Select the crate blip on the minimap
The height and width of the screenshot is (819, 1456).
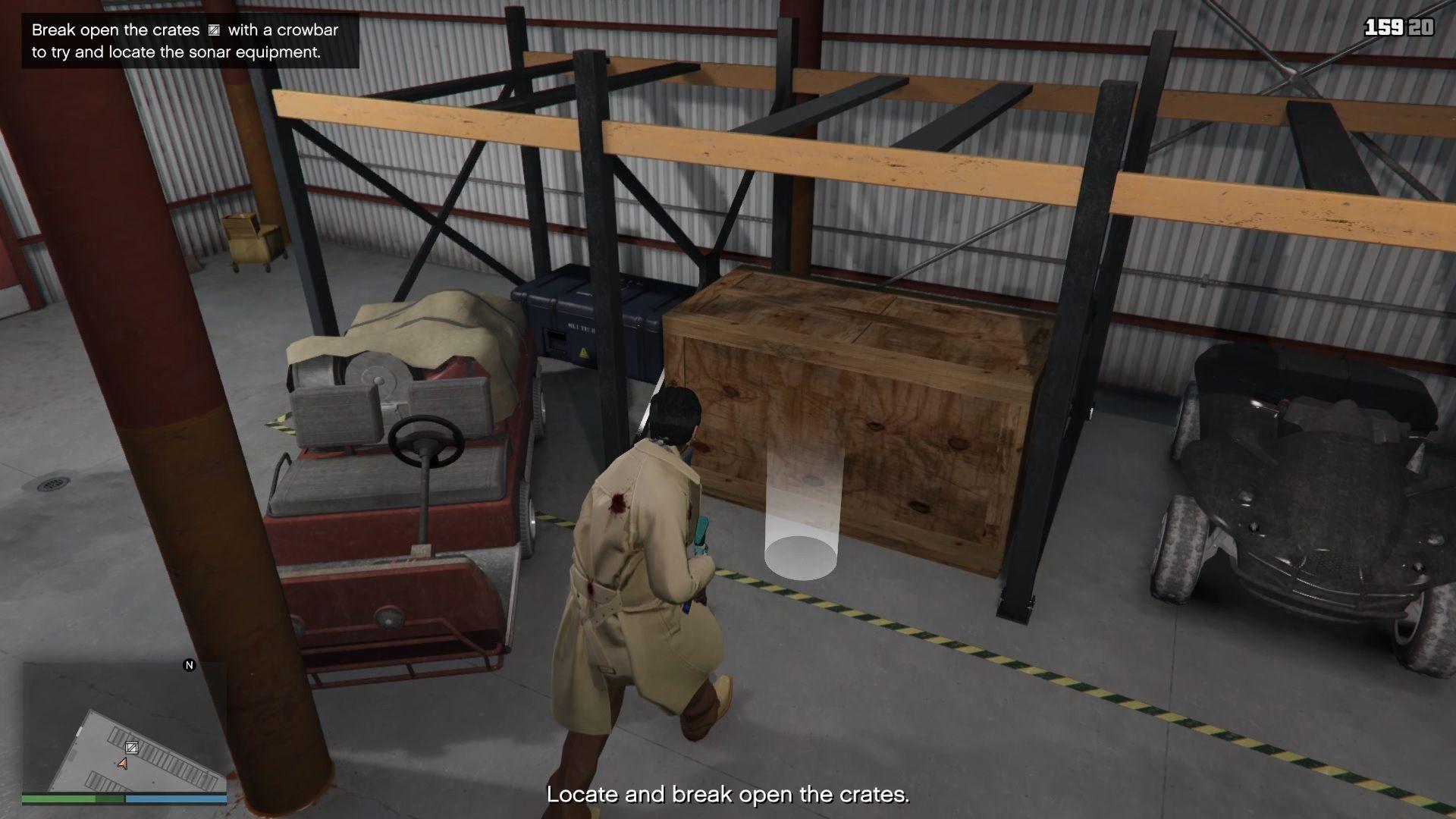pyautogui.click(x=131, y=748)
